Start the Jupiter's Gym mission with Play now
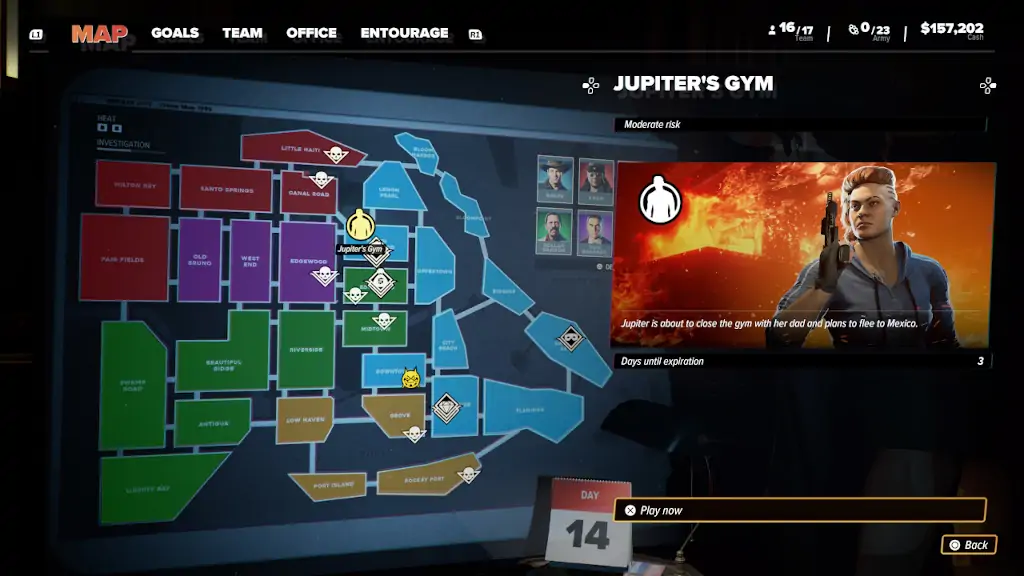 point(799,510)
